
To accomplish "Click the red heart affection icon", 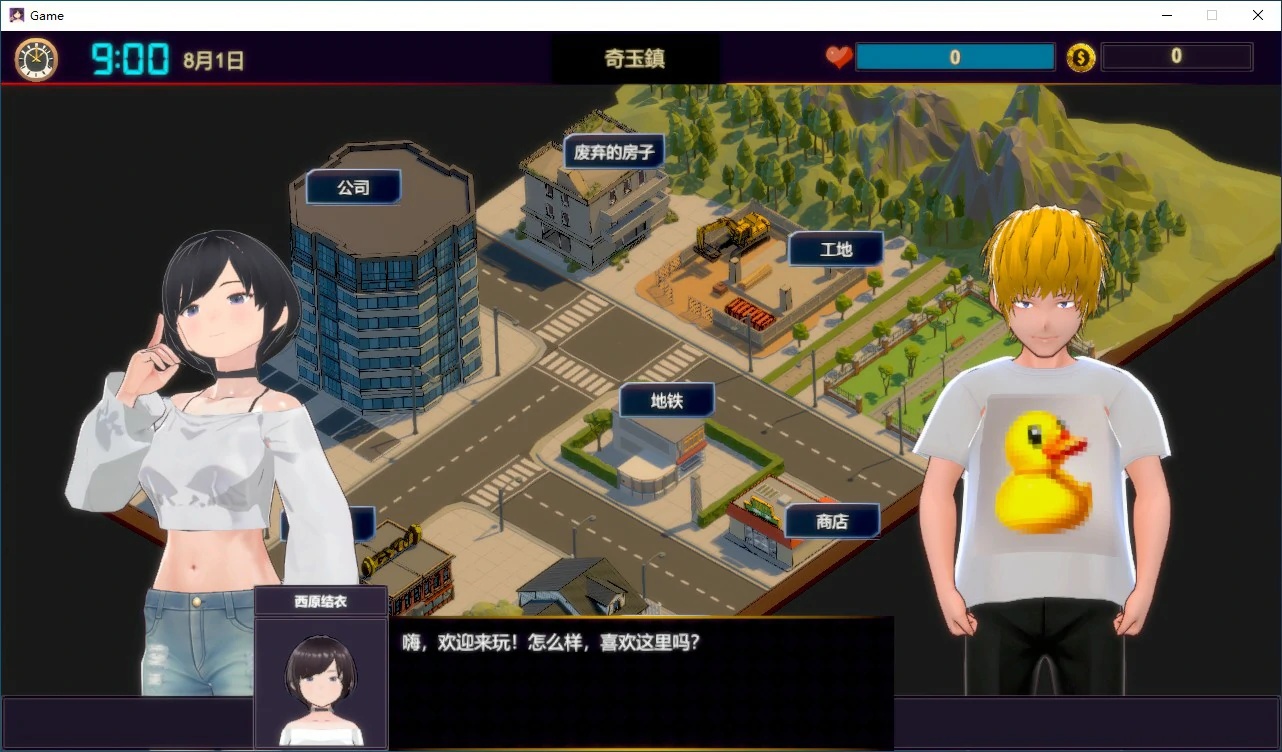I will 838,57.
